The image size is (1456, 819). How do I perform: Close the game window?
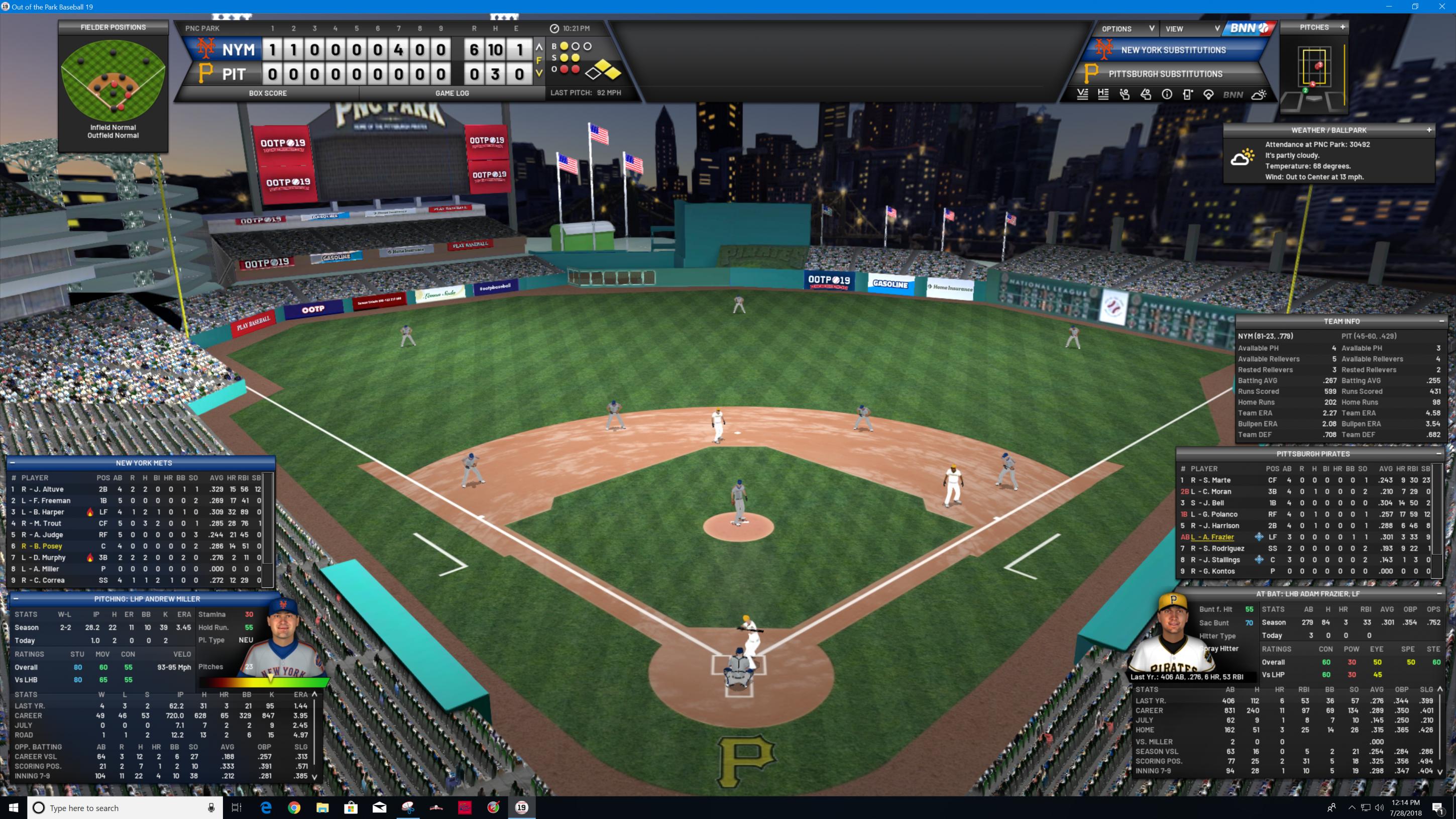1441,7
